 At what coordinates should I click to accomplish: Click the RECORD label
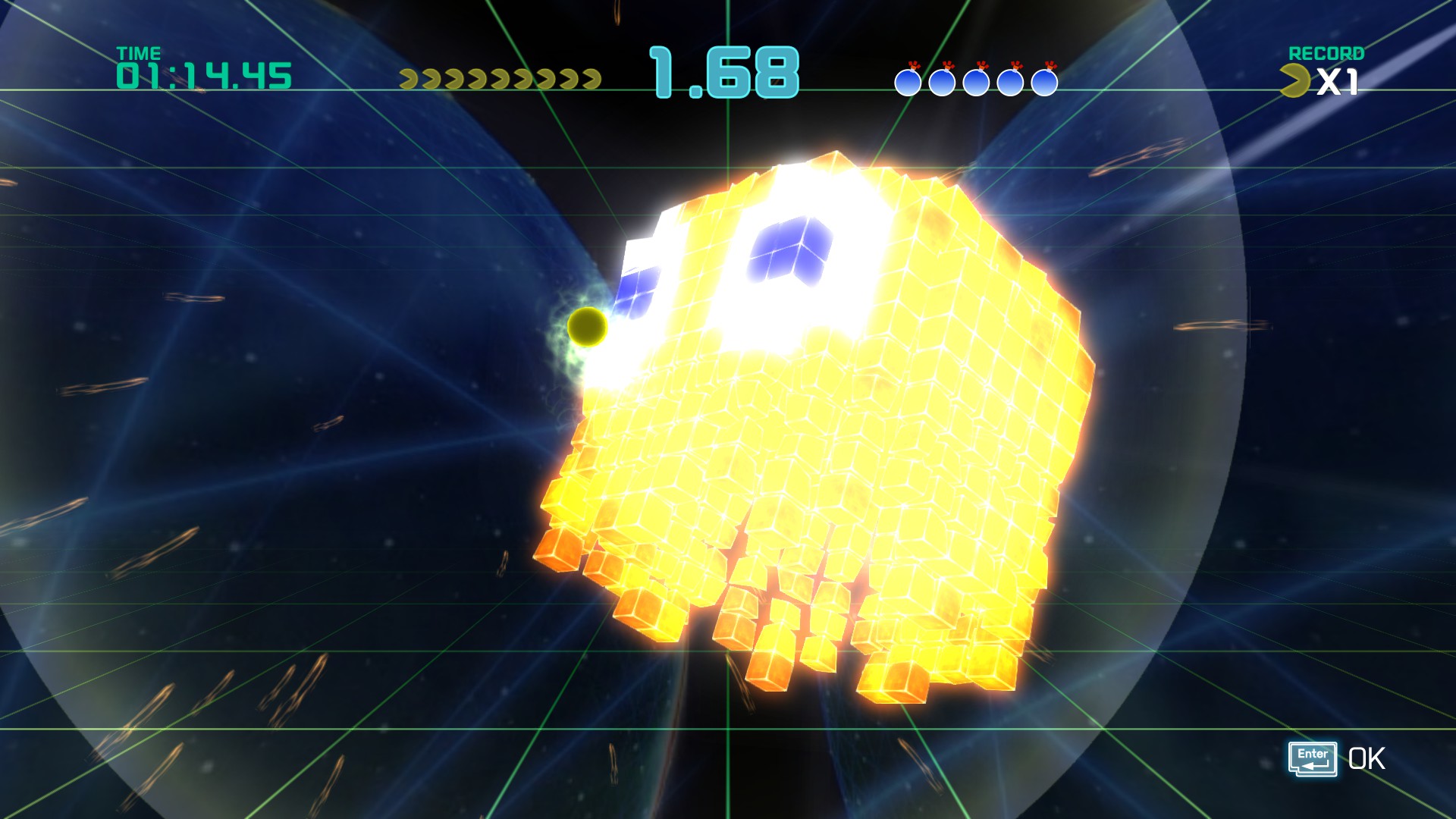tap(1326, 54)
